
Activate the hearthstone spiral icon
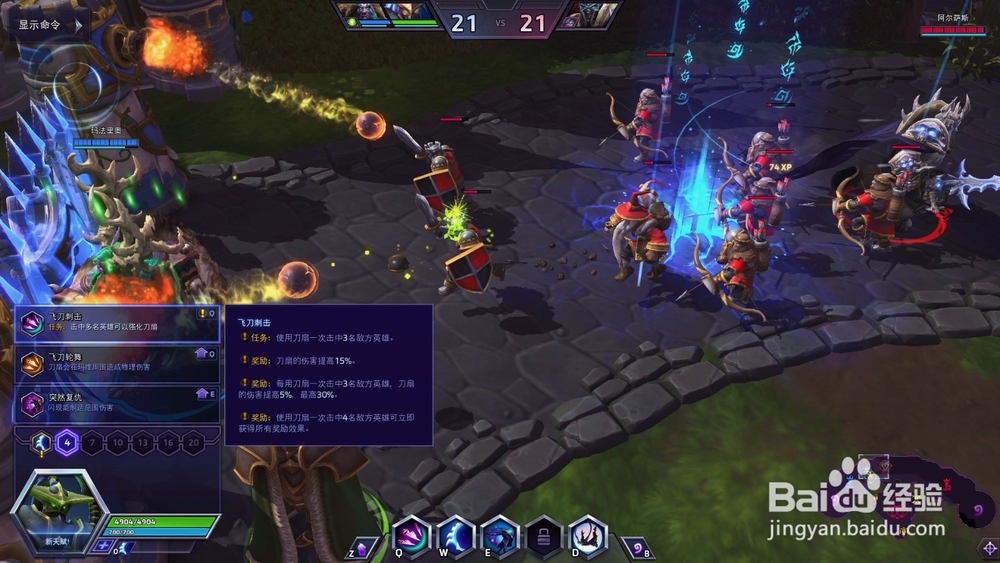tap(636, 548)
